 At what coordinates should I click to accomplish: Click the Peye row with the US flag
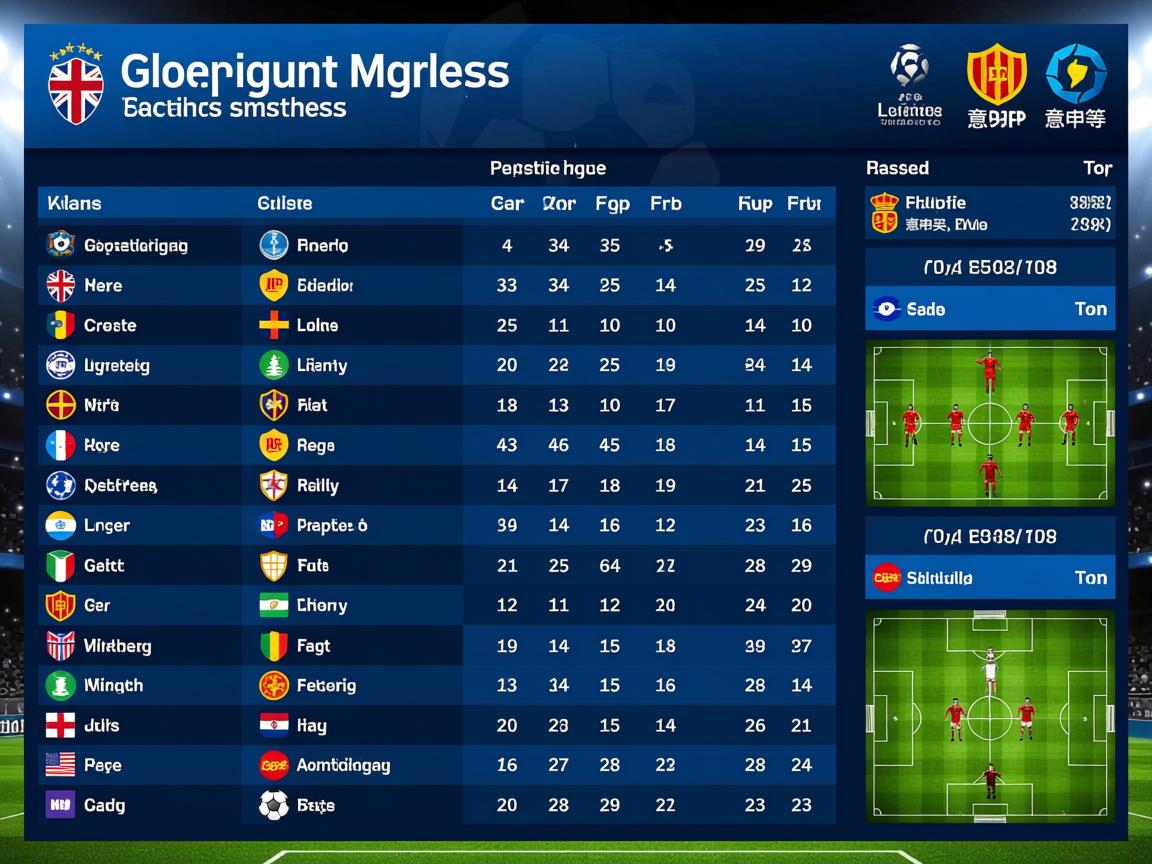point(102,766)
